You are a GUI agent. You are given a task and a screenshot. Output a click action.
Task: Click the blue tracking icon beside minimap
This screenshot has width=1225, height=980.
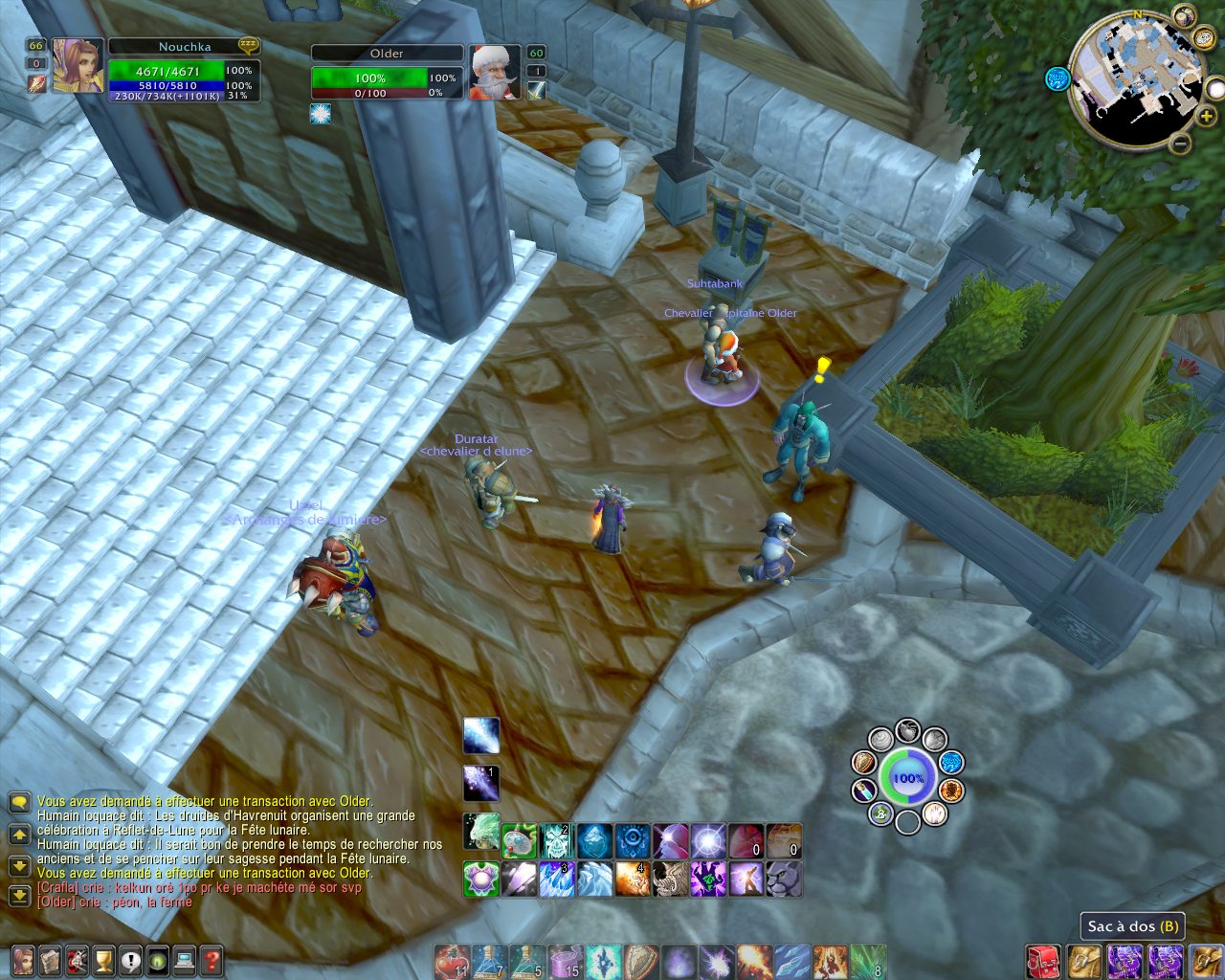tap(1057, 78)
